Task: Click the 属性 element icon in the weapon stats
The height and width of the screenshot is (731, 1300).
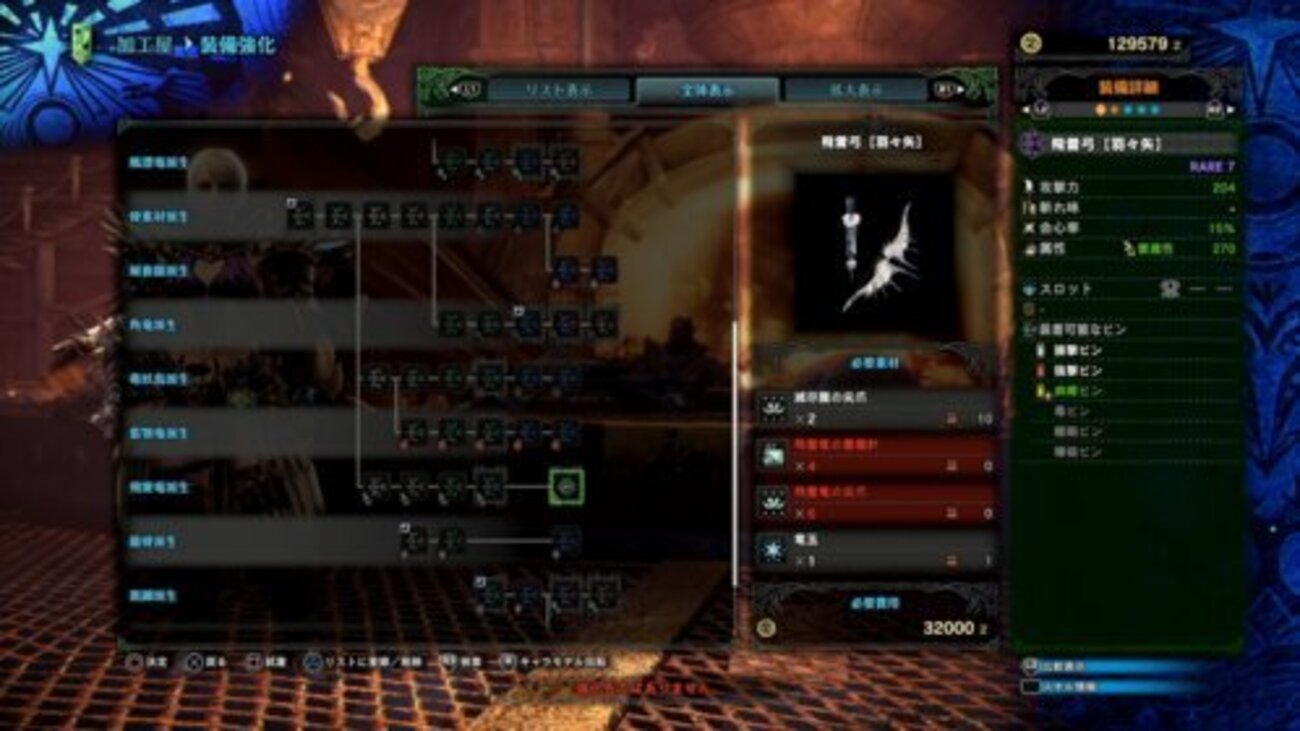Action: (1030, 247)
